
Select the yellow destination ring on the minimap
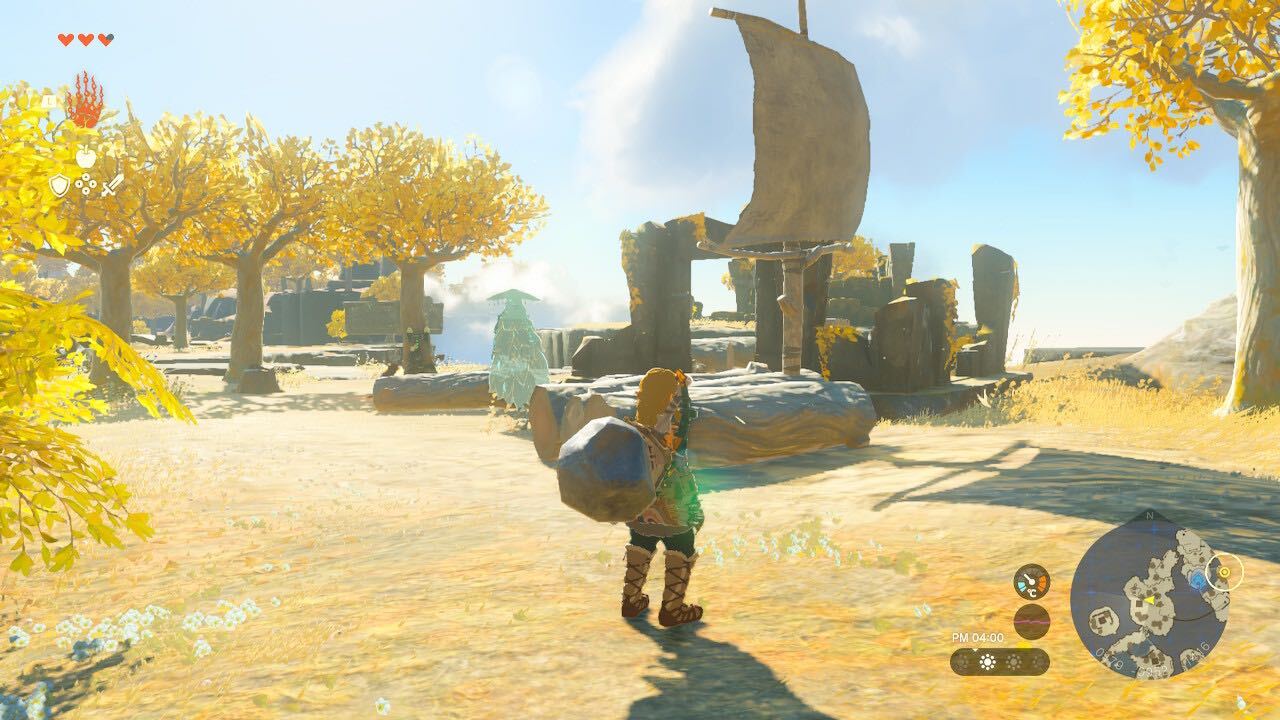pyautogui.click(x=1224, y=573)
